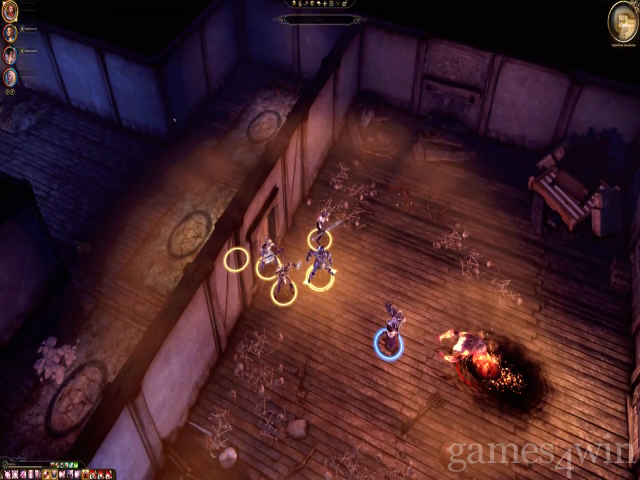Open the circular minimap
Image resolution: width=640 pixels, height=480 pixels.
pyautogui.click(x=623, y=17)
